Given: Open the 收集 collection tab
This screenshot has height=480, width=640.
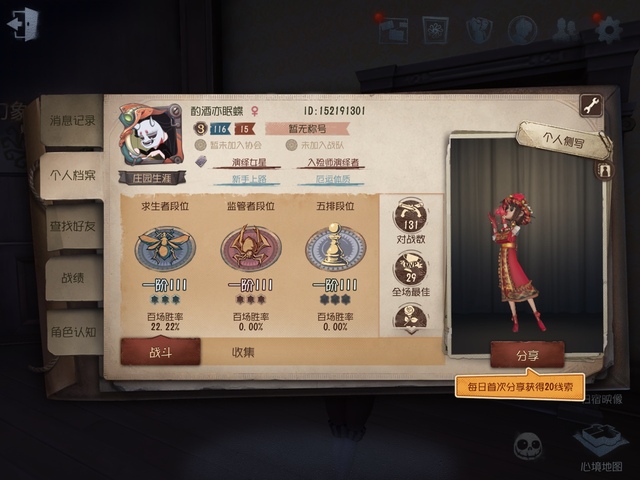Looking at the screenshot, I should click(x=243, y=351).
